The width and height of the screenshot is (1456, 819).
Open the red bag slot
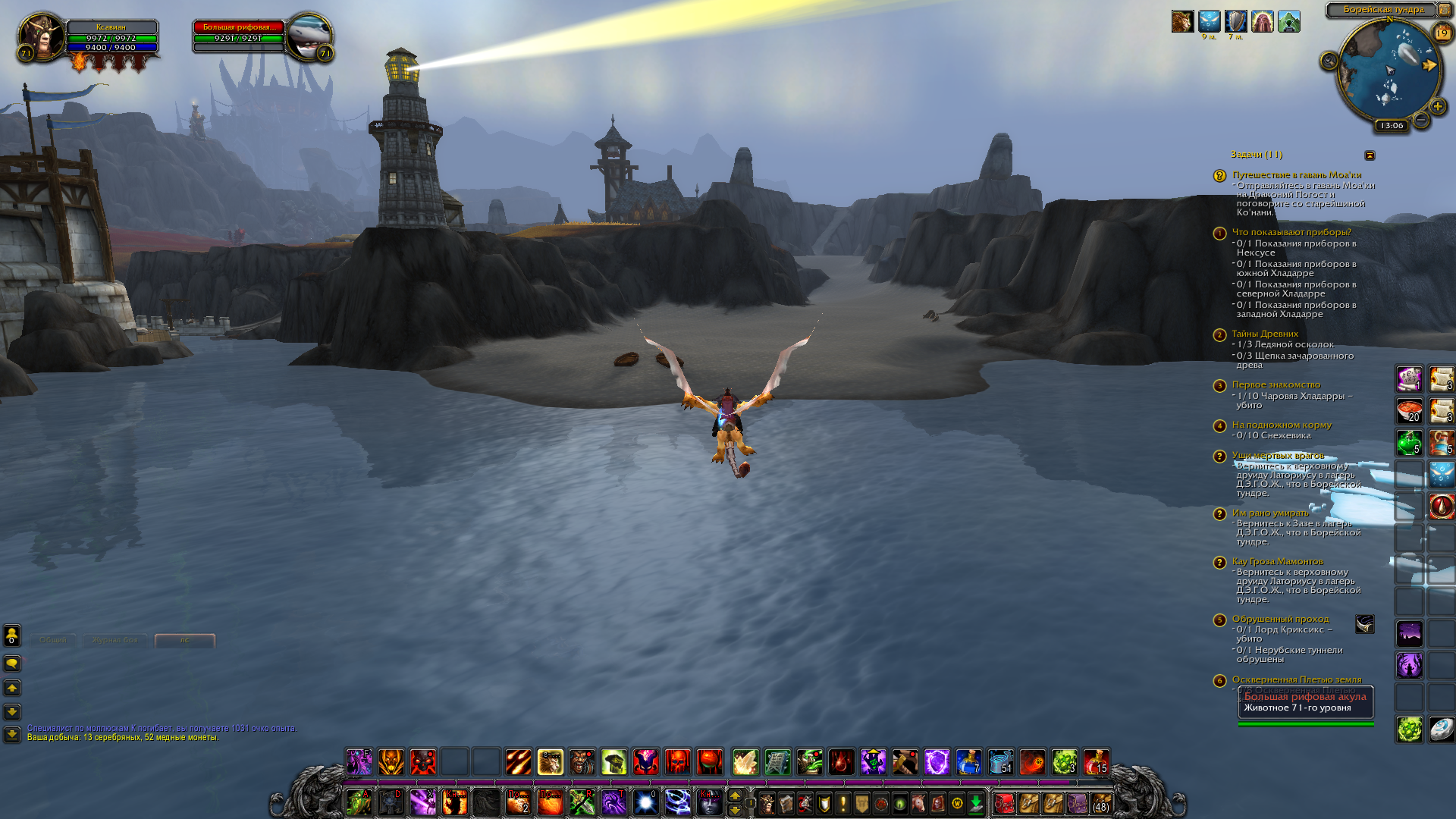(x=1004, y=803)
